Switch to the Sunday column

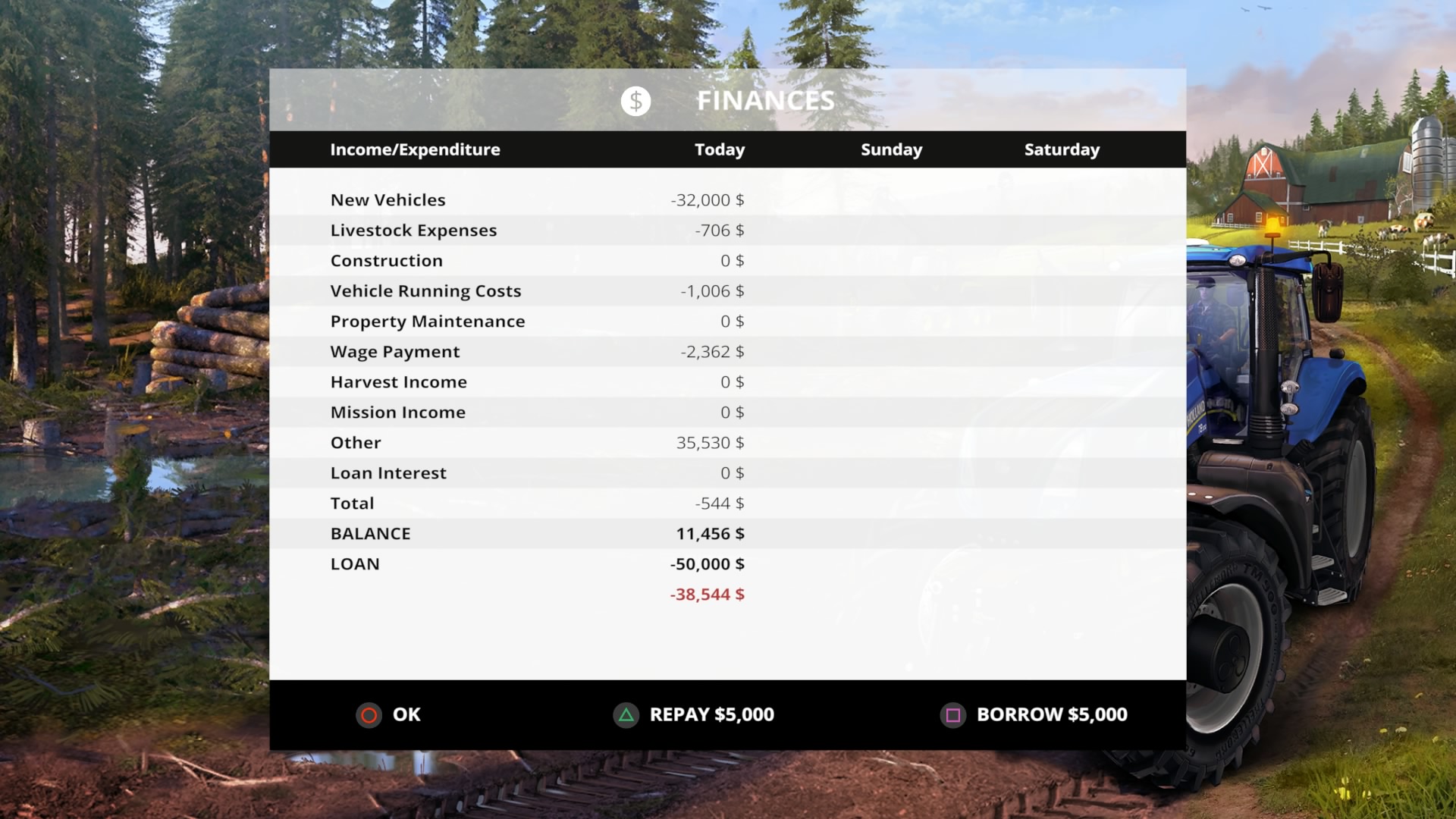891,149
